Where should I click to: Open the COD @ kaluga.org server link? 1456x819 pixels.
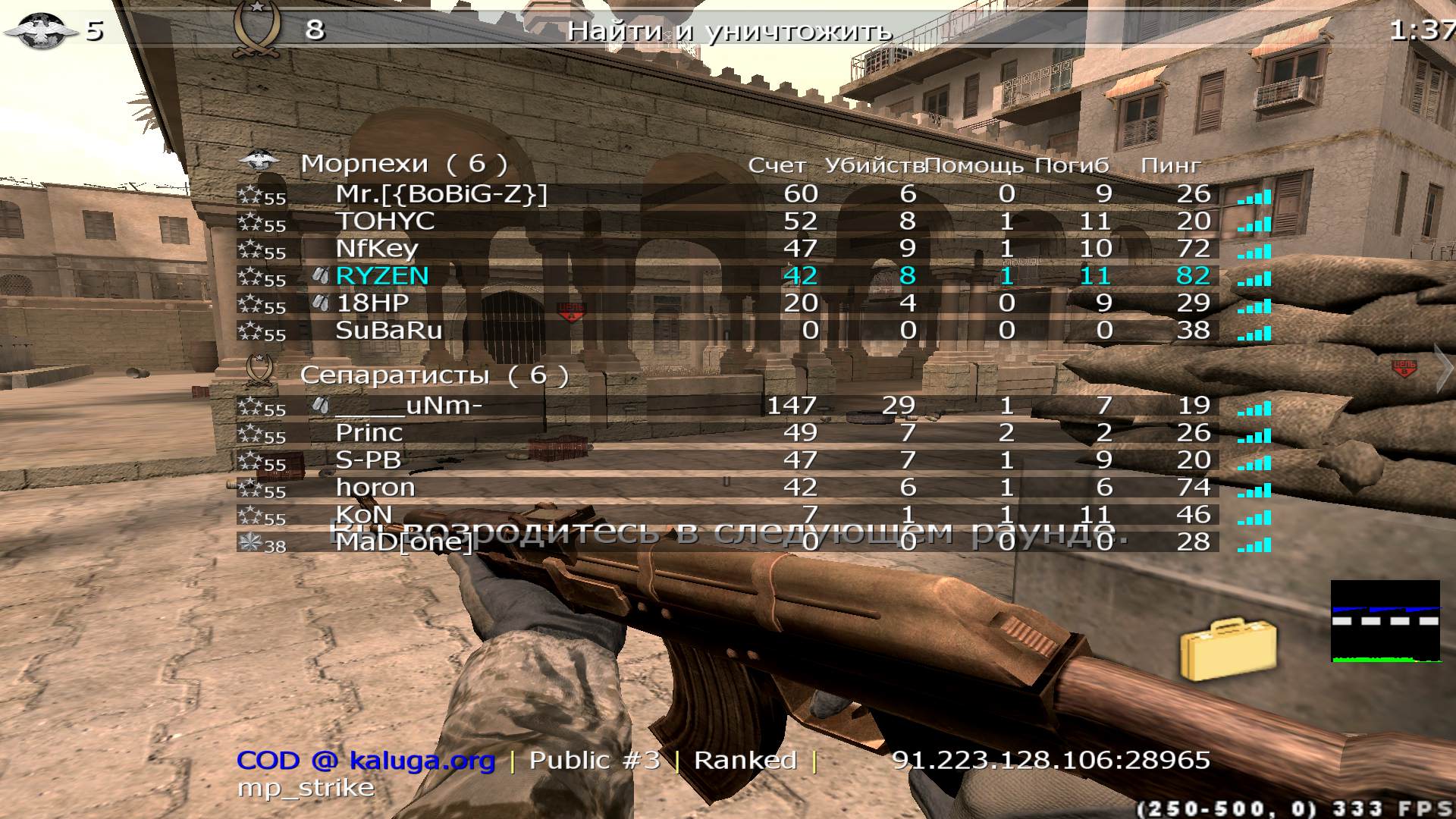tap(366, 759)
